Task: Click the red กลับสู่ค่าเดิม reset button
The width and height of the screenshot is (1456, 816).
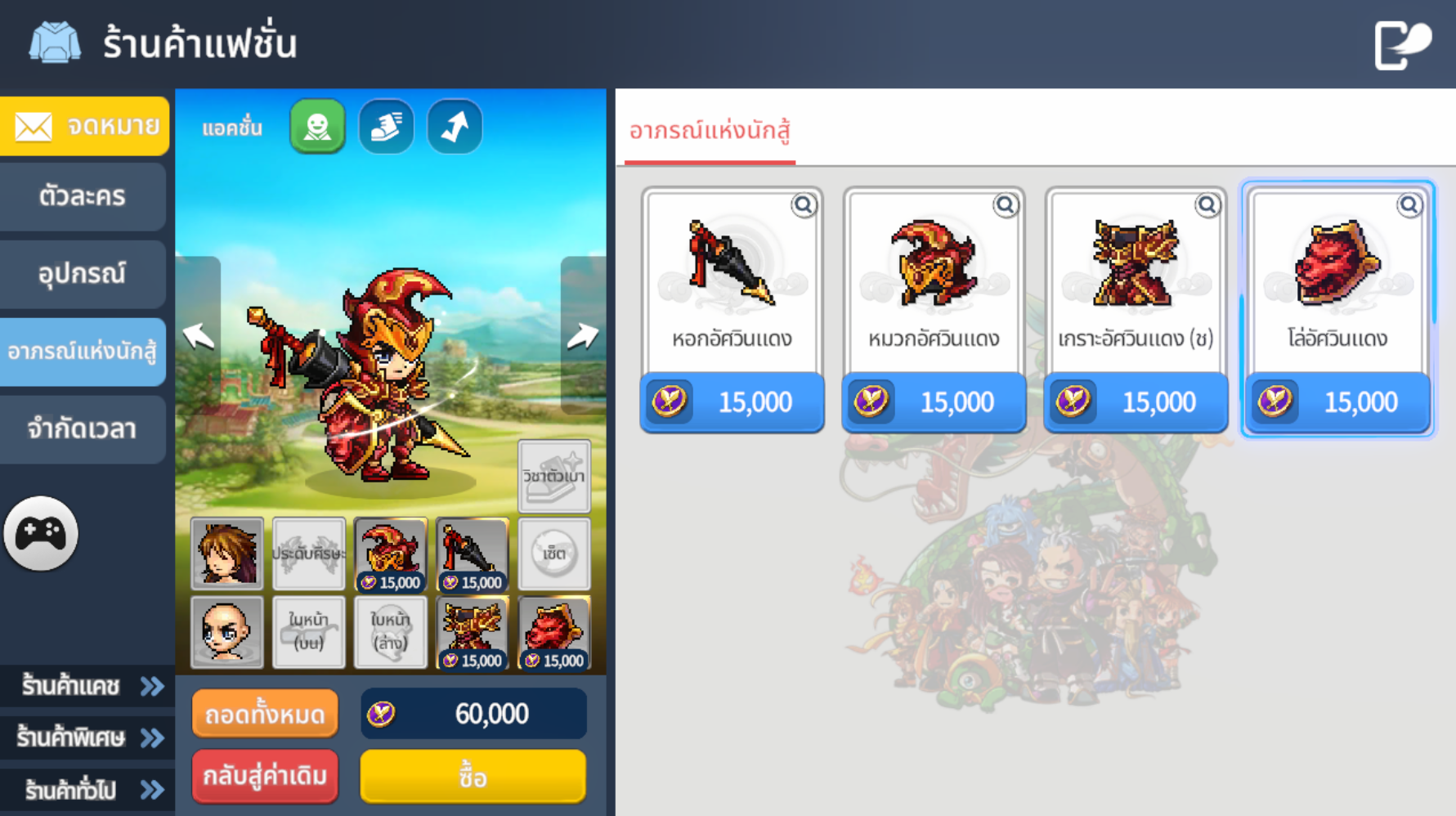Action: (x=265, y=776)
